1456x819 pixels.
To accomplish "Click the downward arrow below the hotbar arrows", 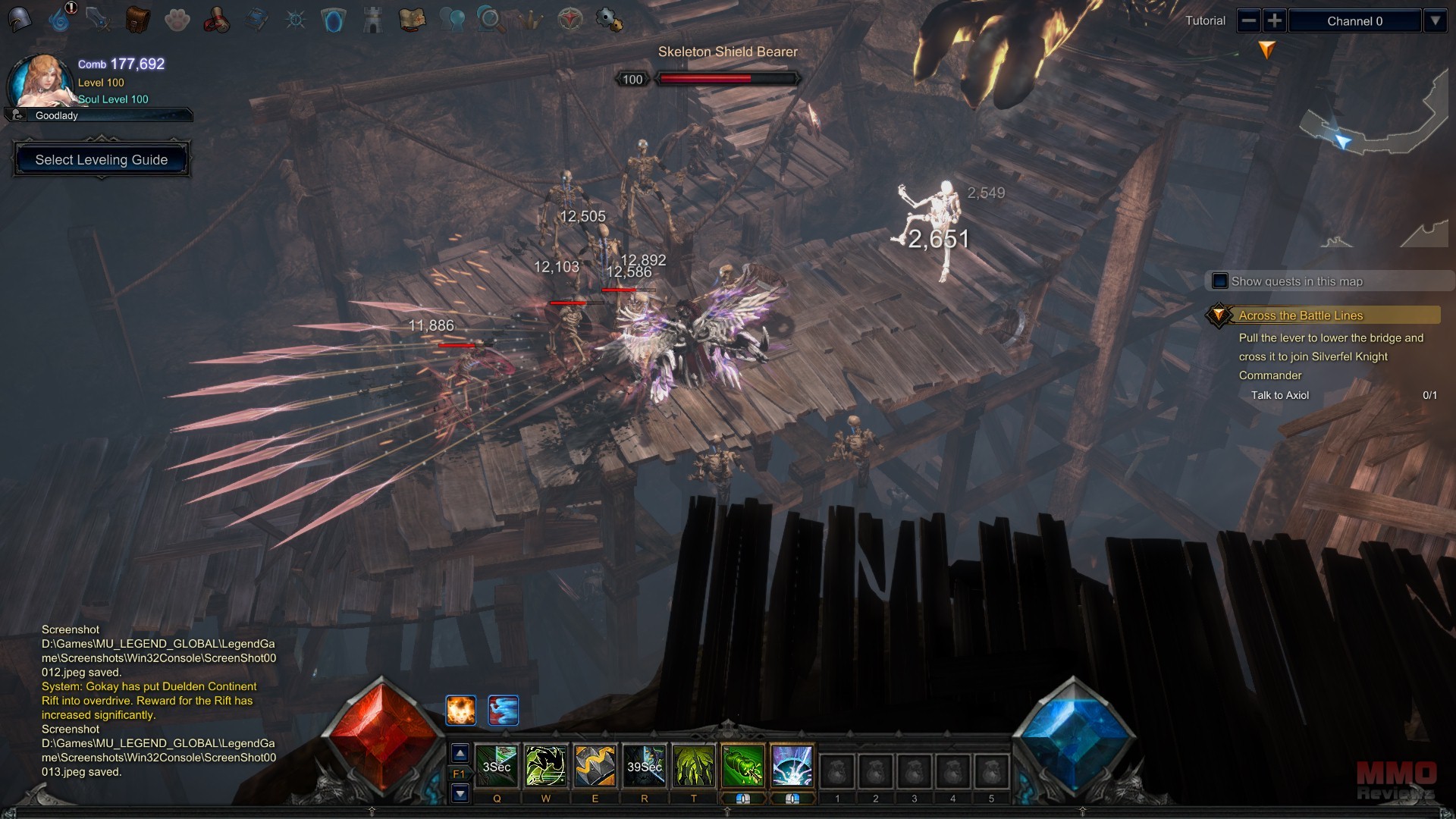I will pos(459,793).
